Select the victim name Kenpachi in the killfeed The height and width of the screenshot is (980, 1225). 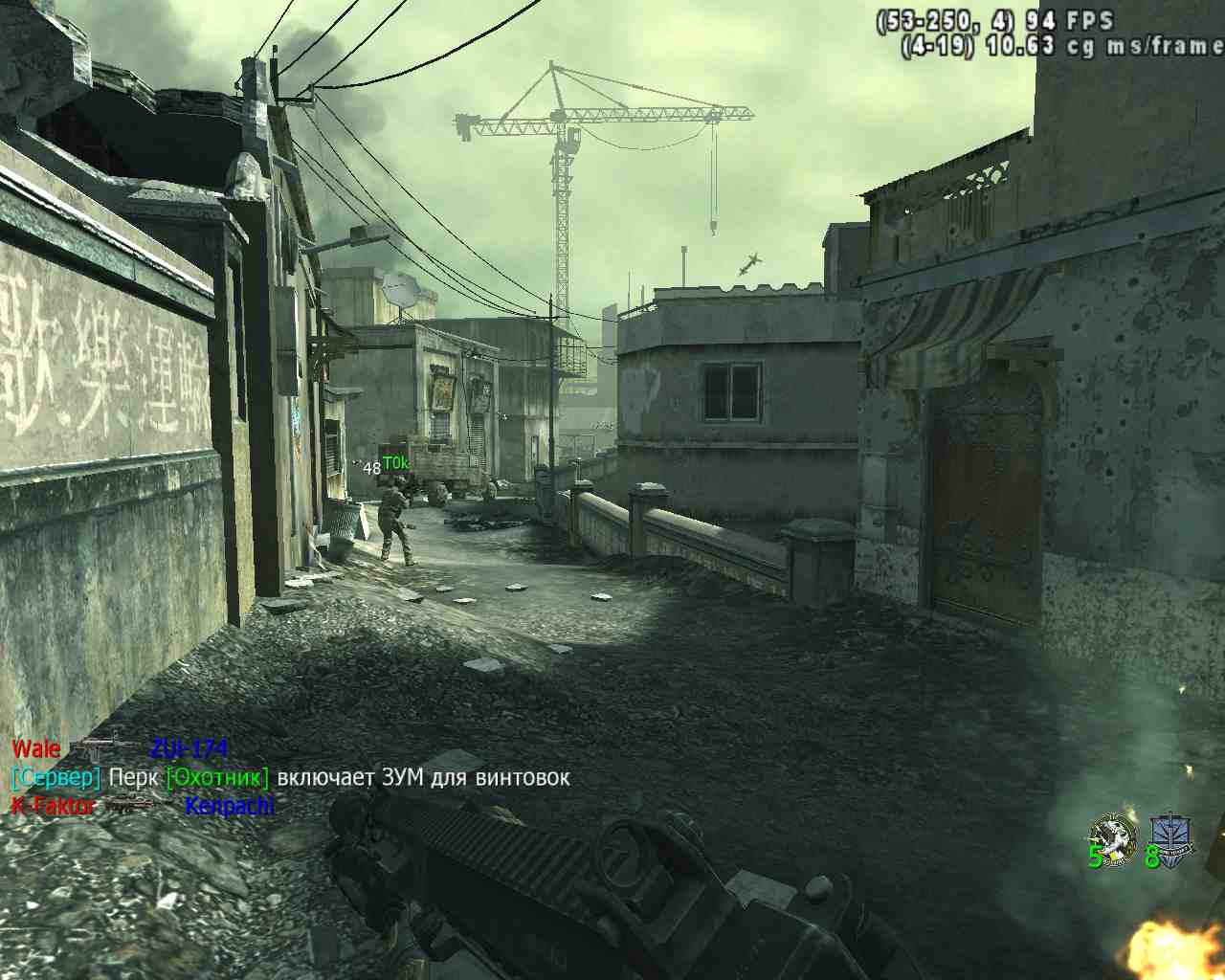[228, 804]
